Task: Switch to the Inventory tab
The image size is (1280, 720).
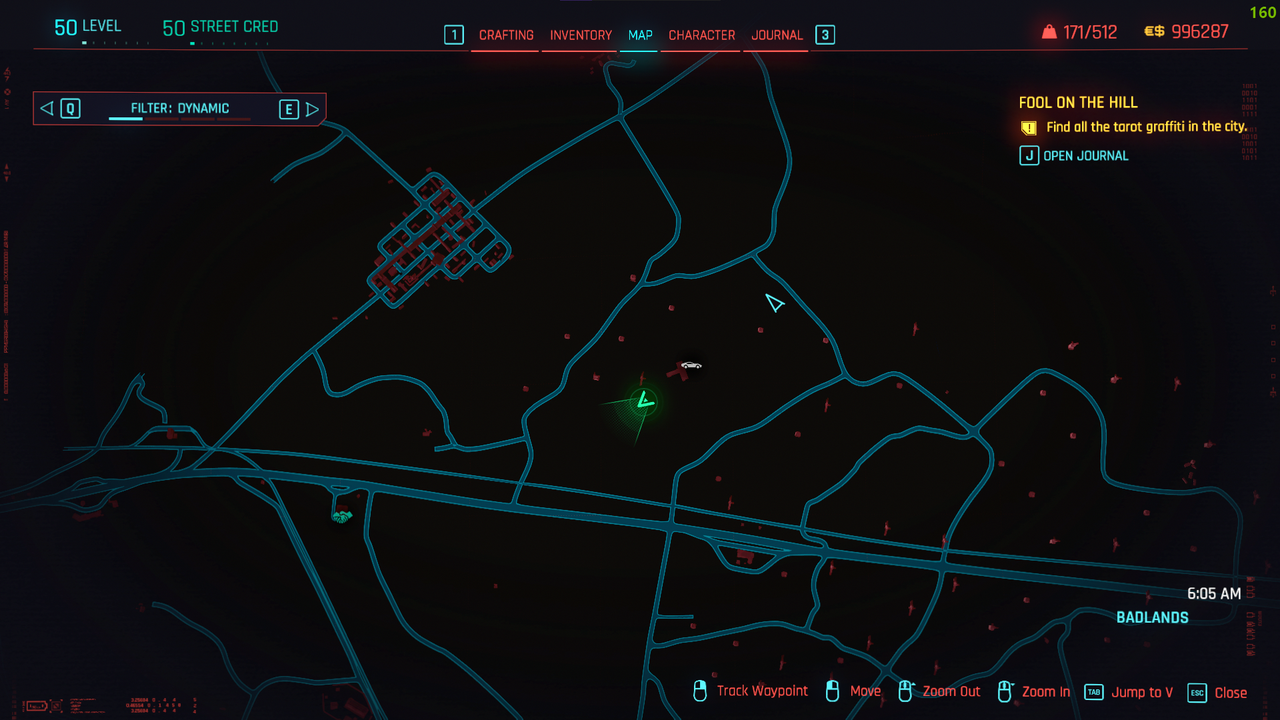Action: [x=580, y=35]
